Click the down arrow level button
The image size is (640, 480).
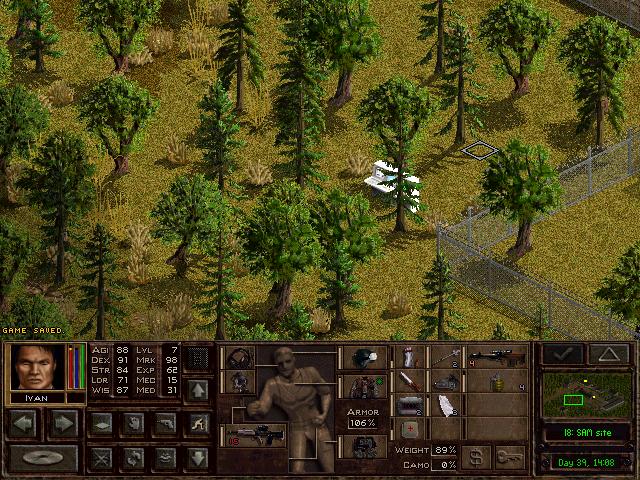click(x=198, y=458)
